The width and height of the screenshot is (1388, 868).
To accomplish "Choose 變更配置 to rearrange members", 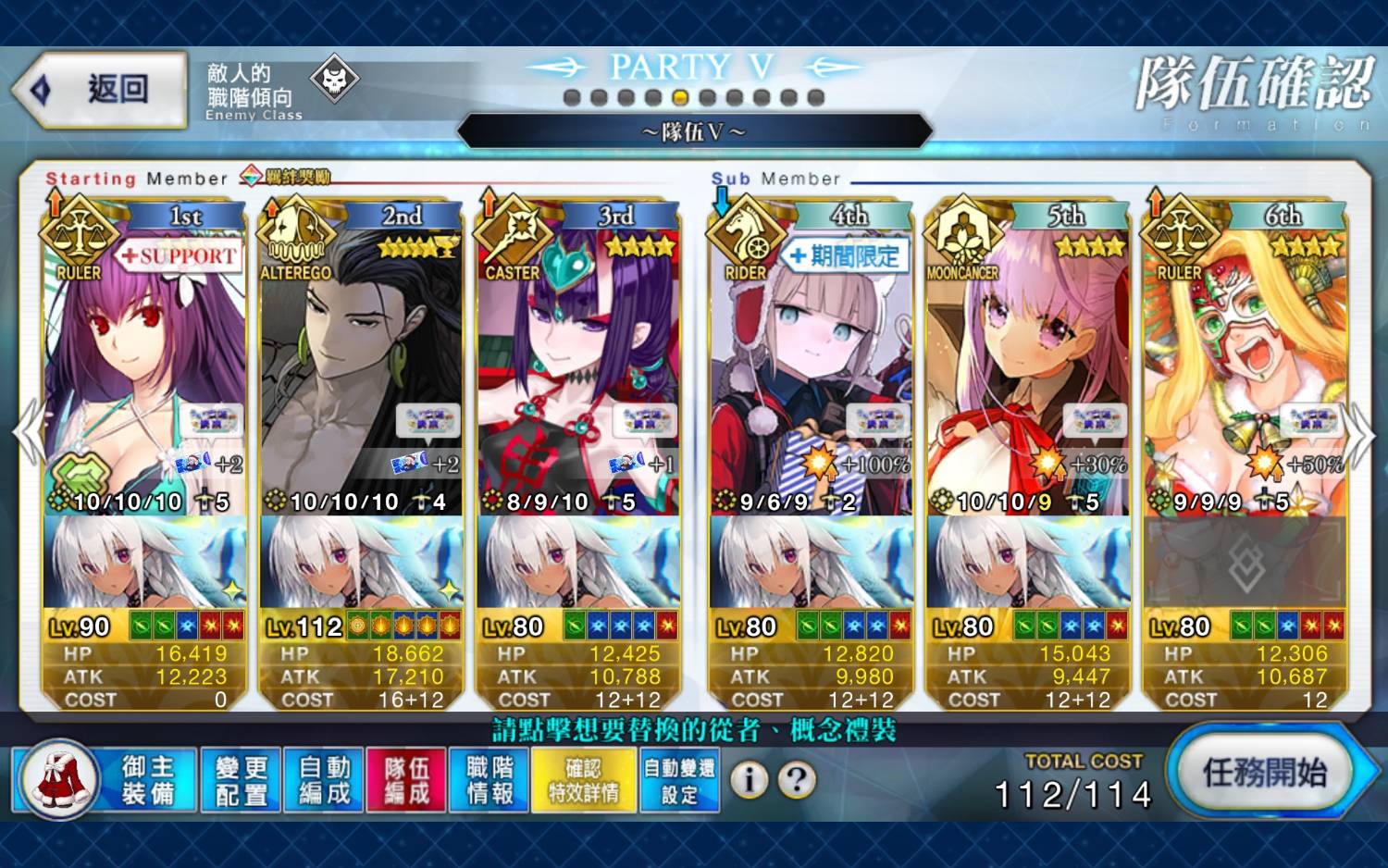I will [x=241, y=780].
